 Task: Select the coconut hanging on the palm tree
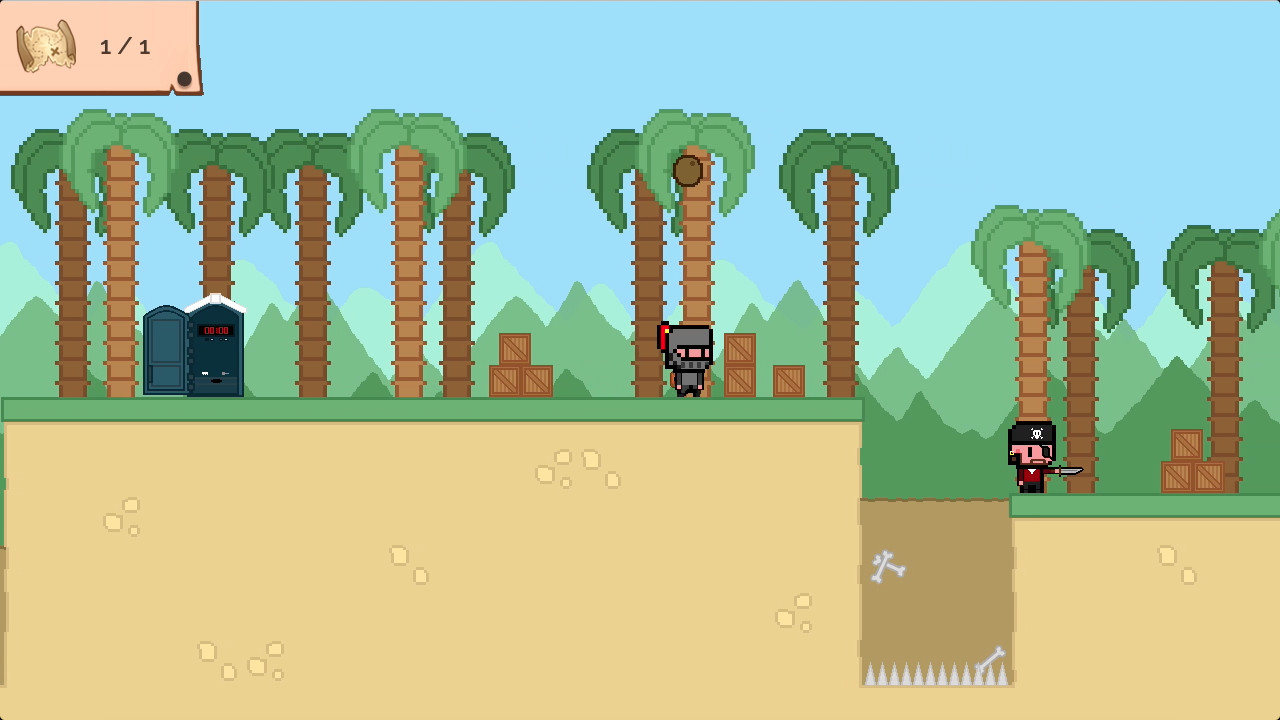[688, 171]
